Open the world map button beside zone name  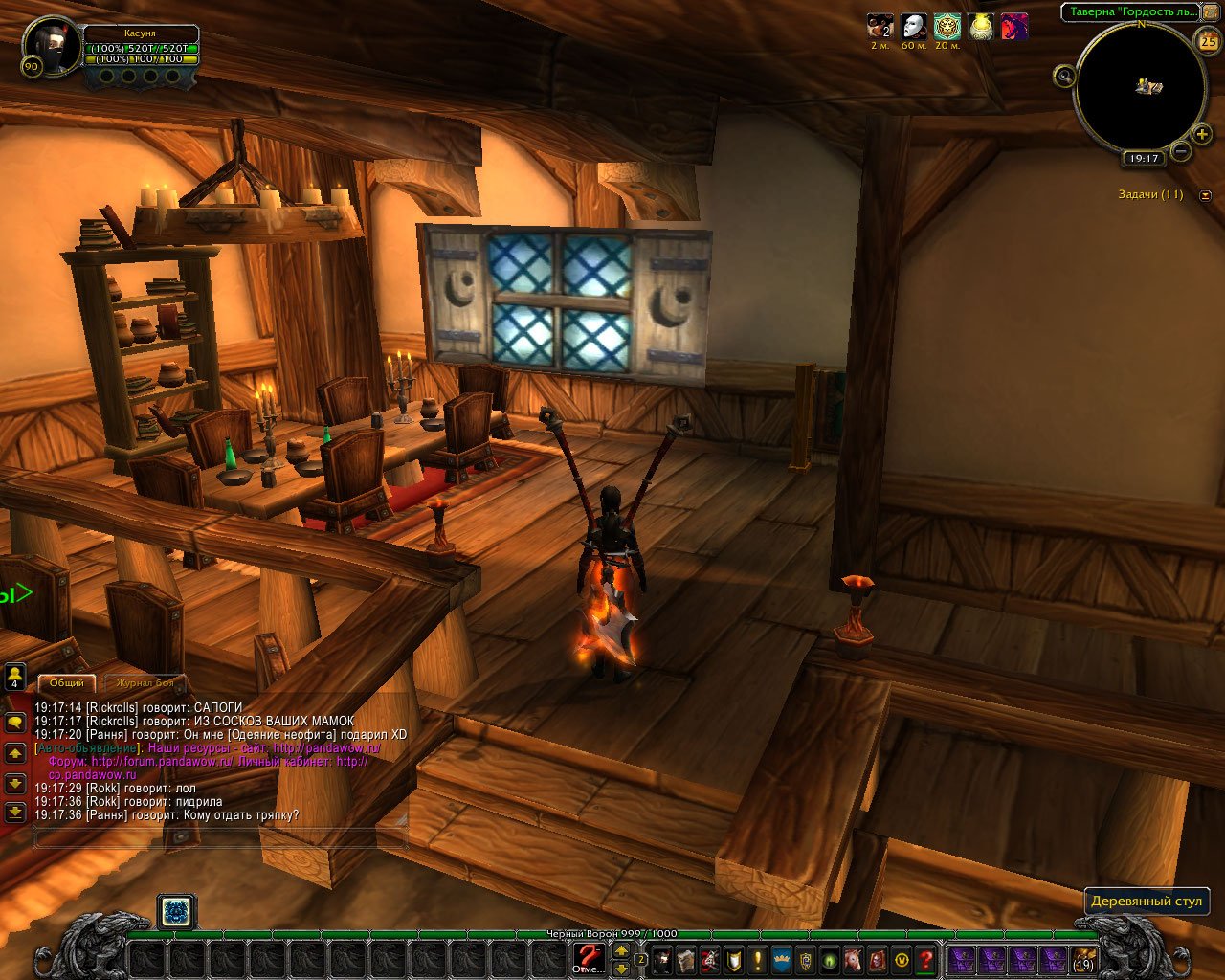point(1211,11)
